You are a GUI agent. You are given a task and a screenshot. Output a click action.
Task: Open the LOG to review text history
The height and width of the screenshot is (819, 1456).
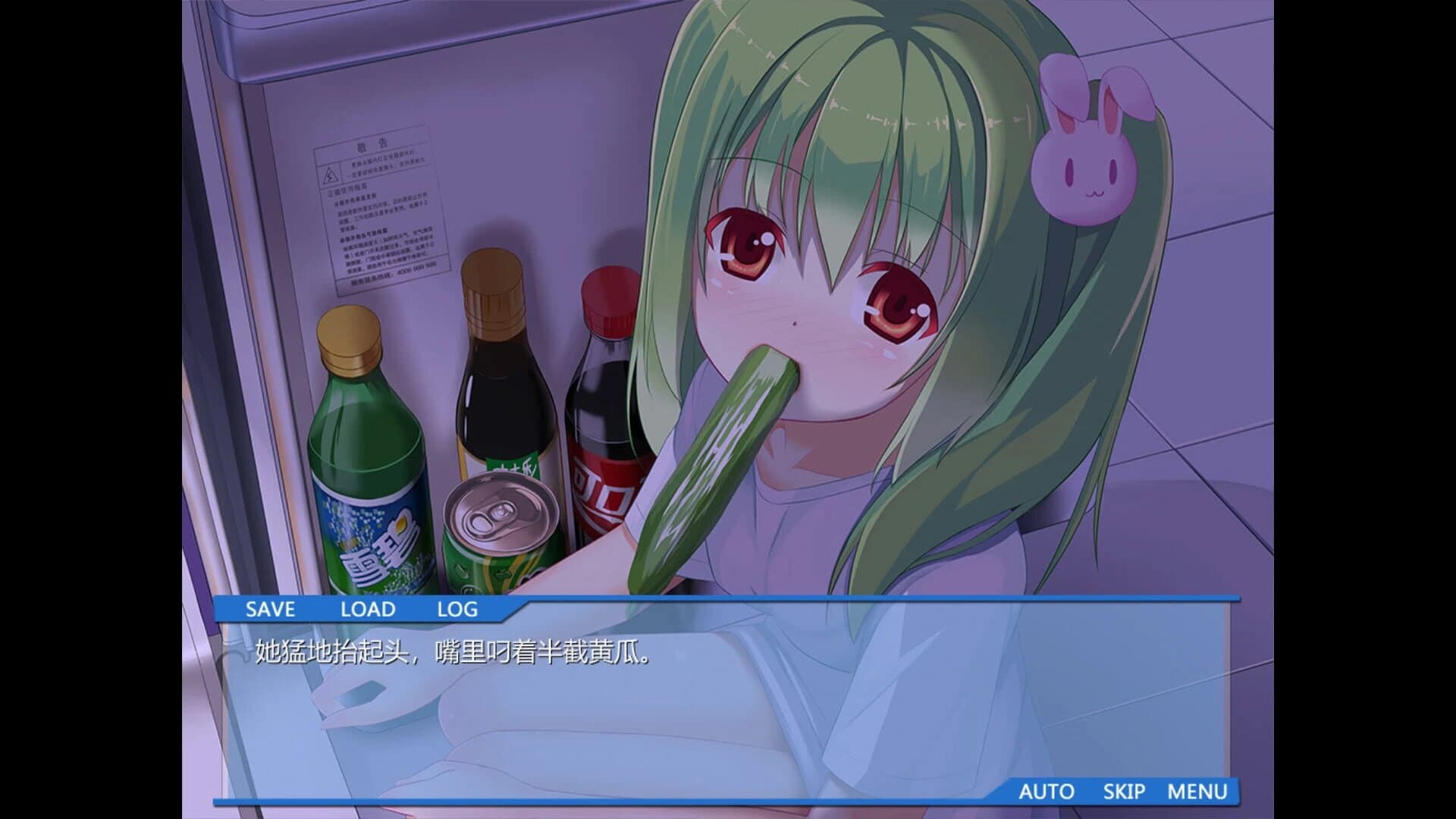pyautogui.click(x=458, y=609)
